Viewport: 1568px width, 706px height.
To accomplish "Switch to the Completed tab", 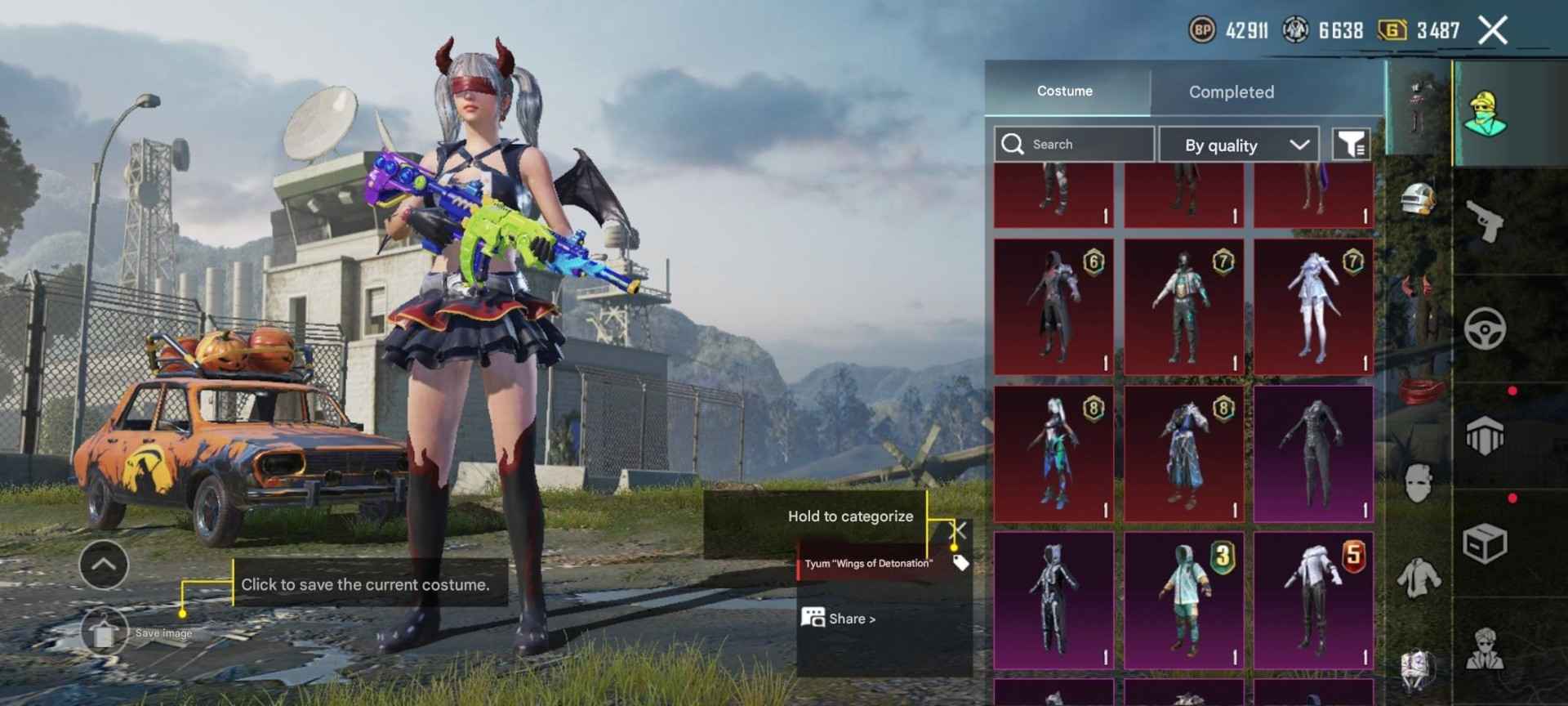I will pos(1230,92).
